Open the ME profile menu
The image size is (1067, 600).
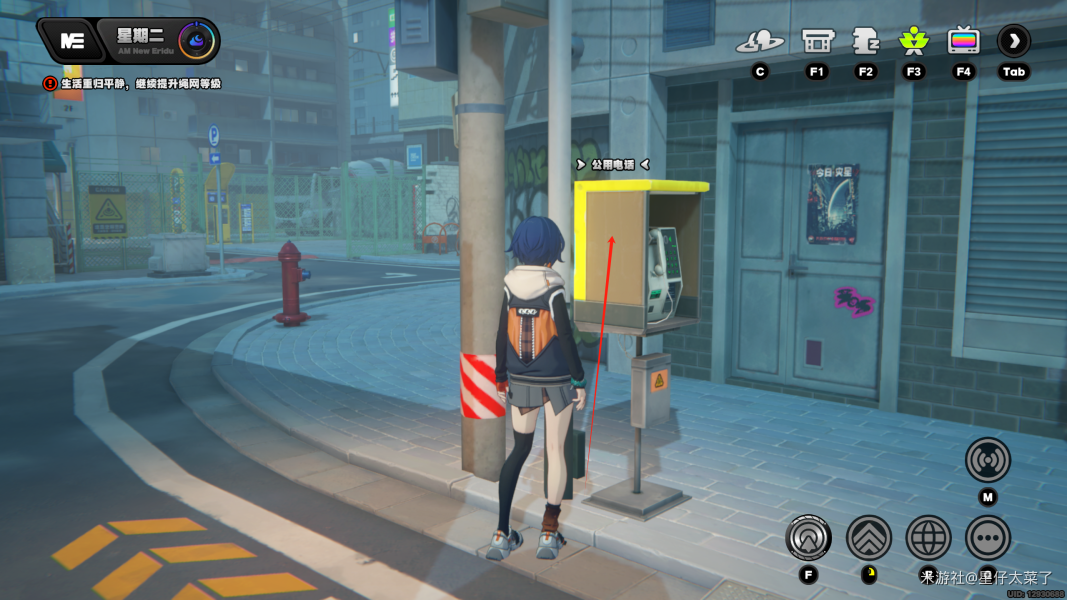(71, 41)
